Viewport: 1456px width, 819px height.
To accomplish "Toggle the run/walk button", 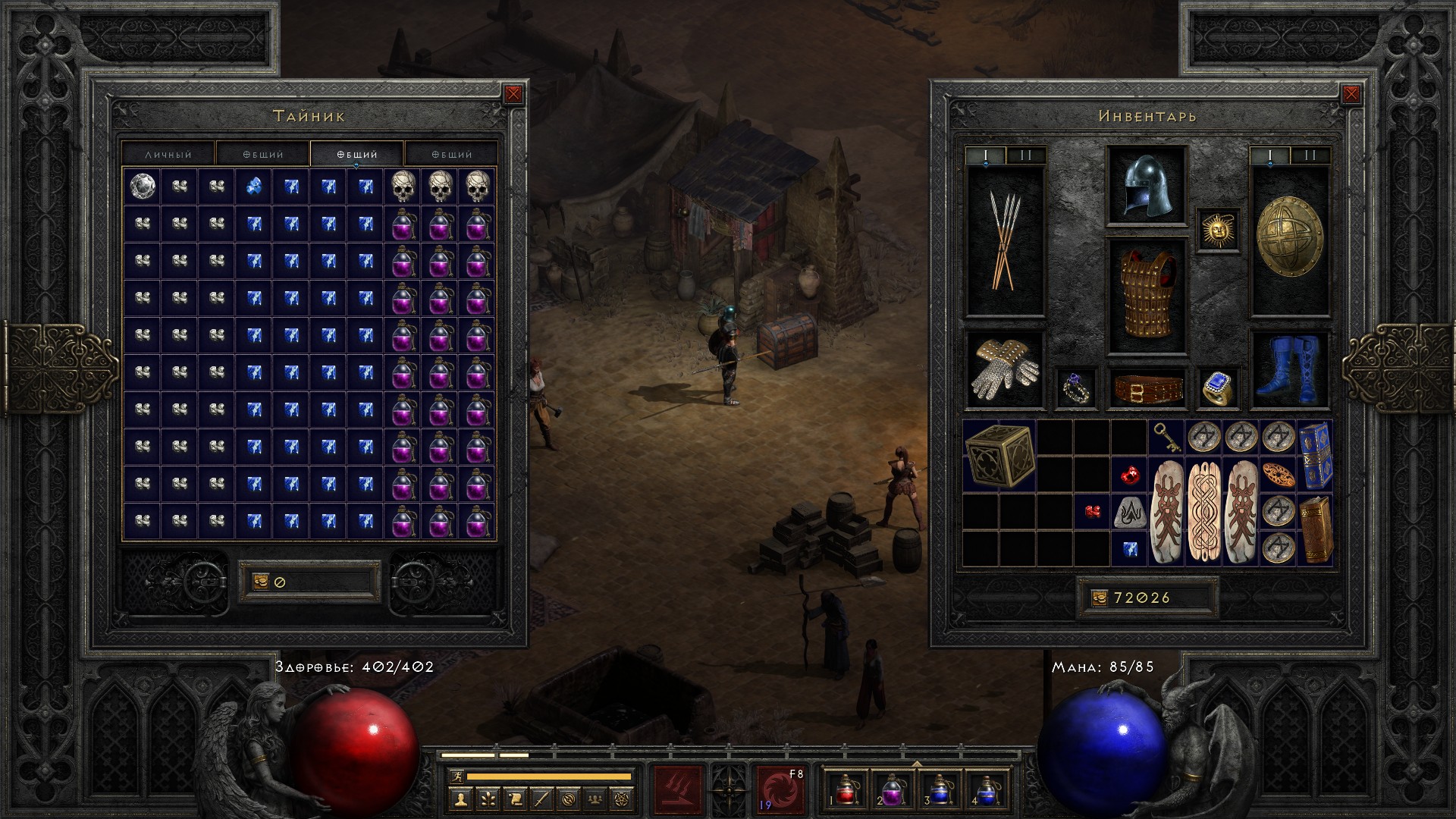I will pyautogui.click(x=455, y=776).
